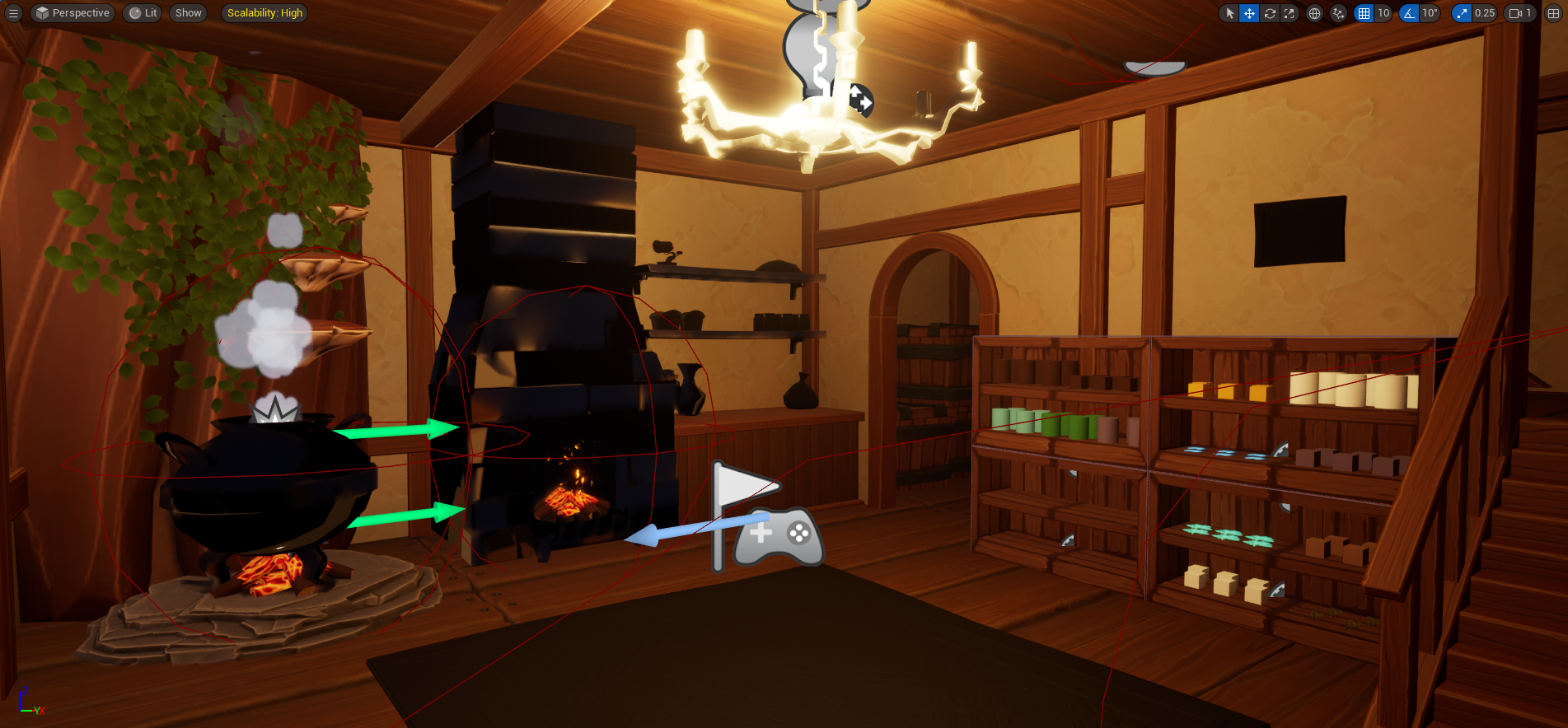Open the Scalability: High settings menu
The height and width of the screenshot is (728, 1568).
click(264, 13)
